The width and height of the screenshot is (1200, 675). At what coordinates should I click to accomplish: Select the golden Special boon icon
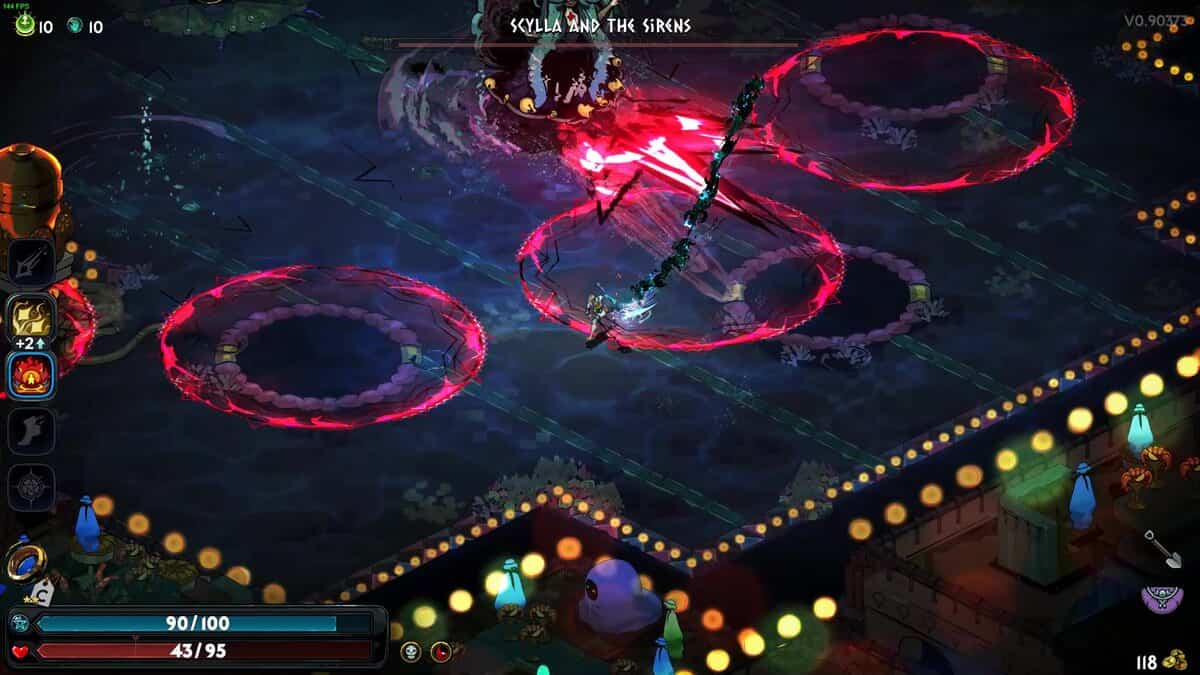pyautogui.click(x=31, y=319)
